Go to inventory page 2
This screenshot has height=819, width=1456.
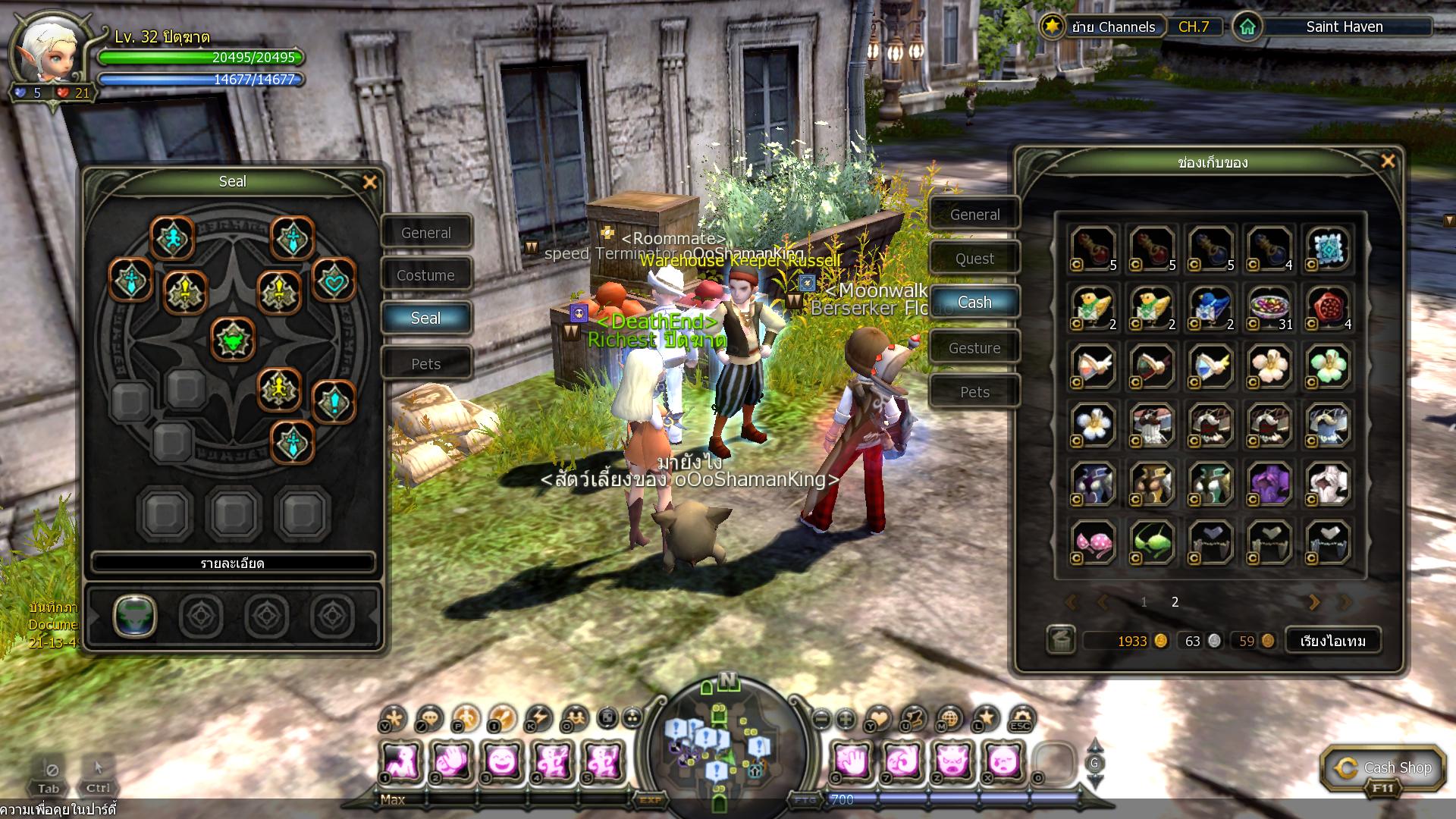pyautogui.click(x=1175, y=602)
